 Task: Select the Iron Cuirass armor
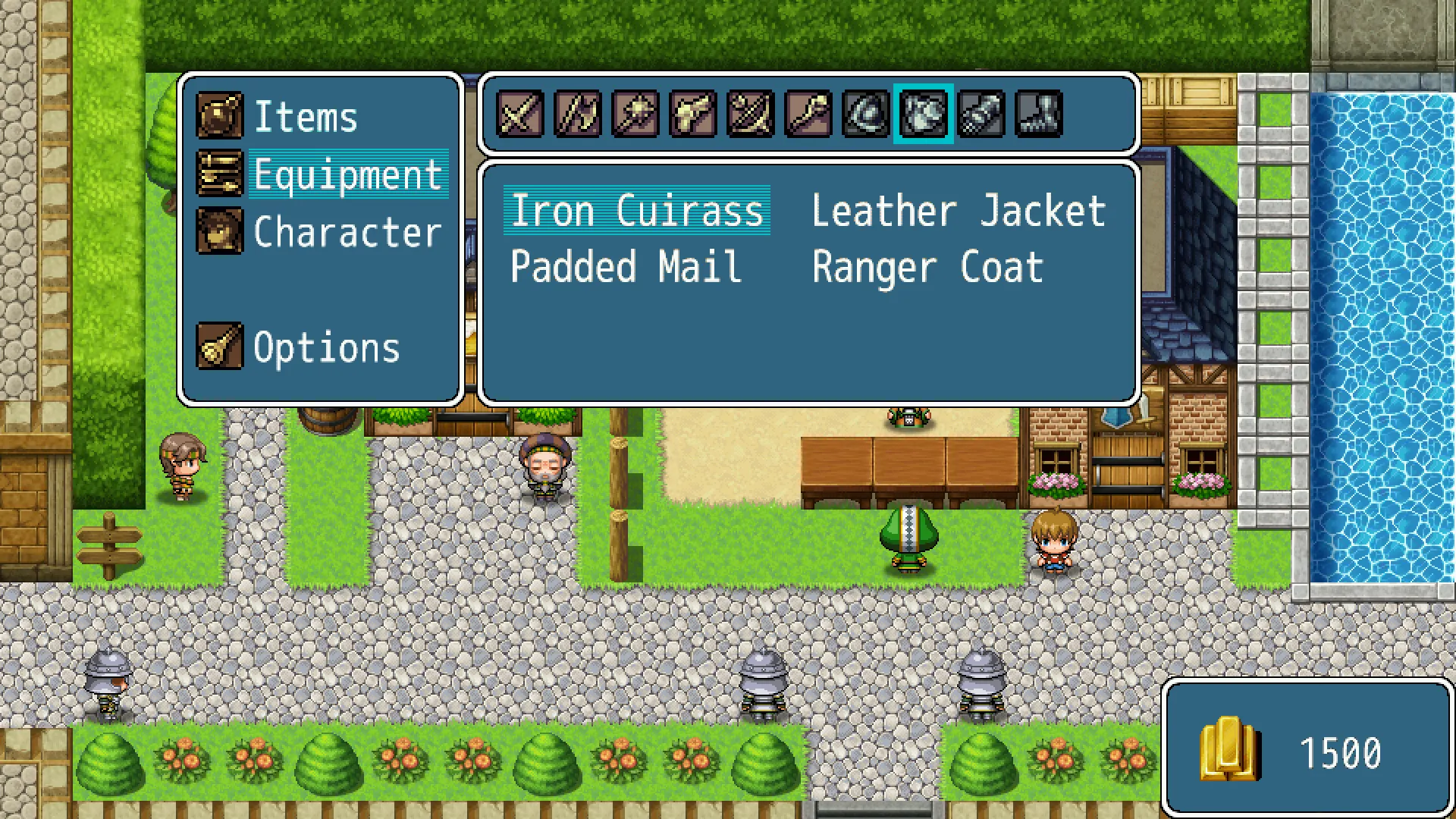pos(637,211)
